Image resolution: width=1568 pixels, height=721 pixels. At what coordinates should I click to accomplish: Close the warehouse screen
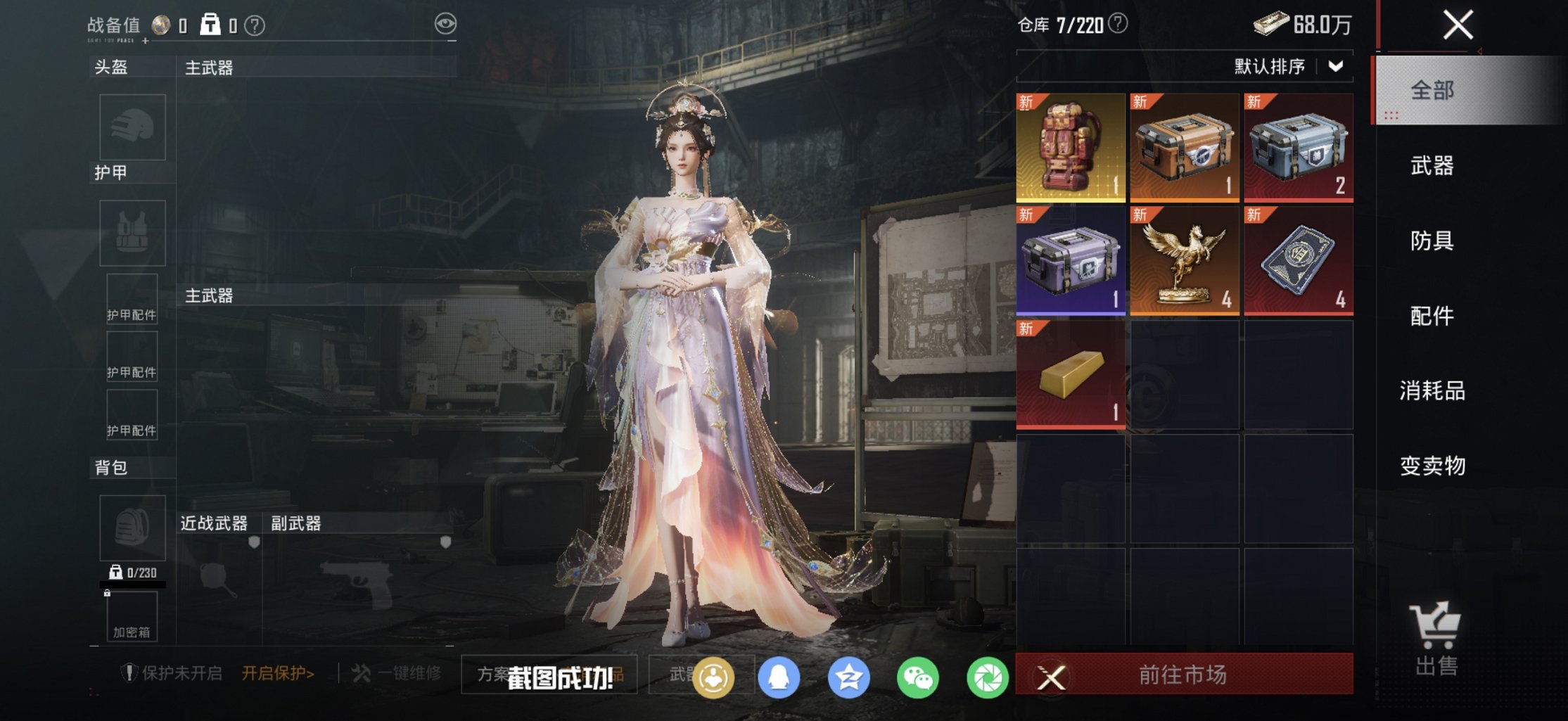pos(1458,25)
